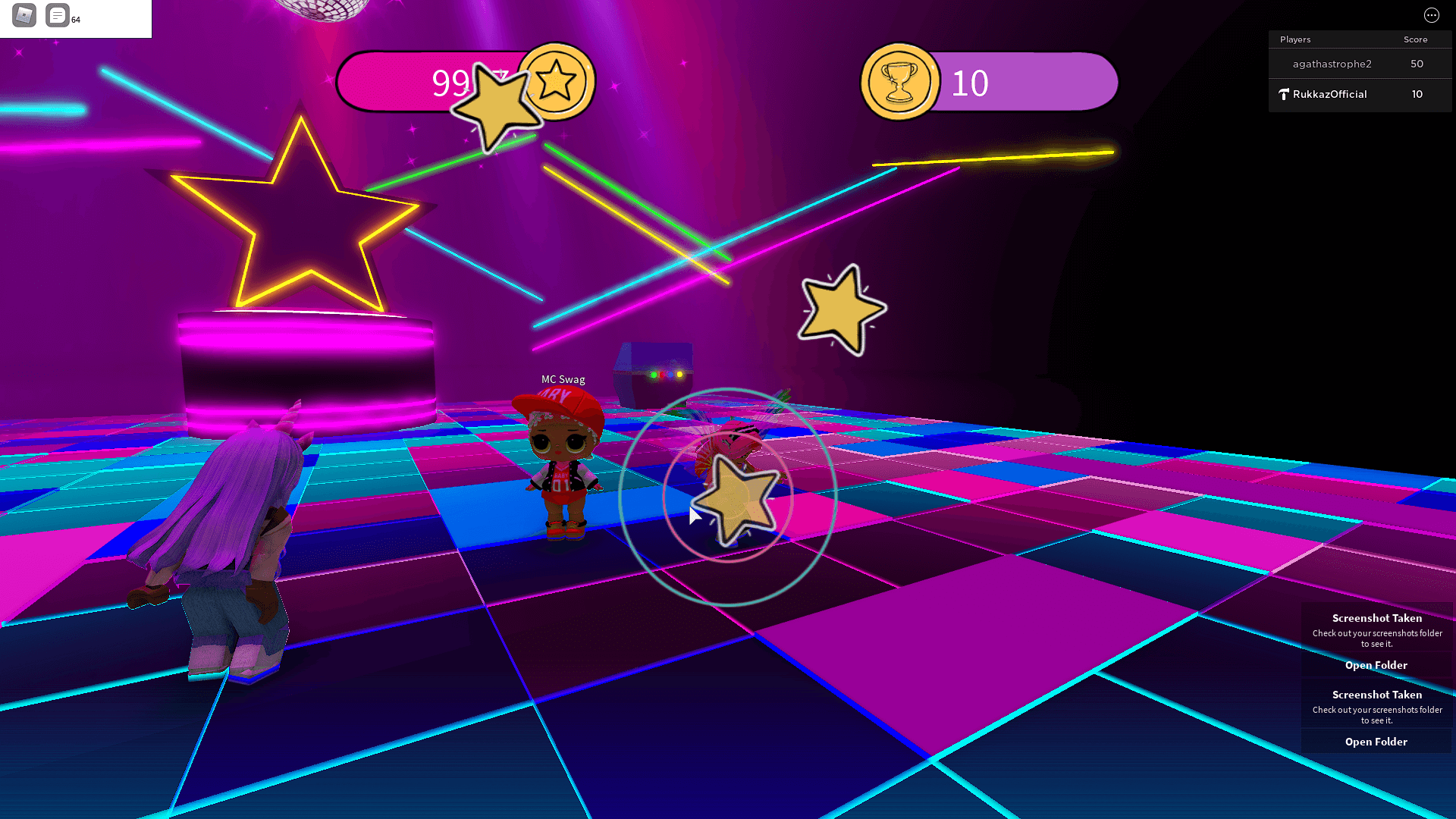Open Folder for the second screenshot notification

coord(1376,742)
